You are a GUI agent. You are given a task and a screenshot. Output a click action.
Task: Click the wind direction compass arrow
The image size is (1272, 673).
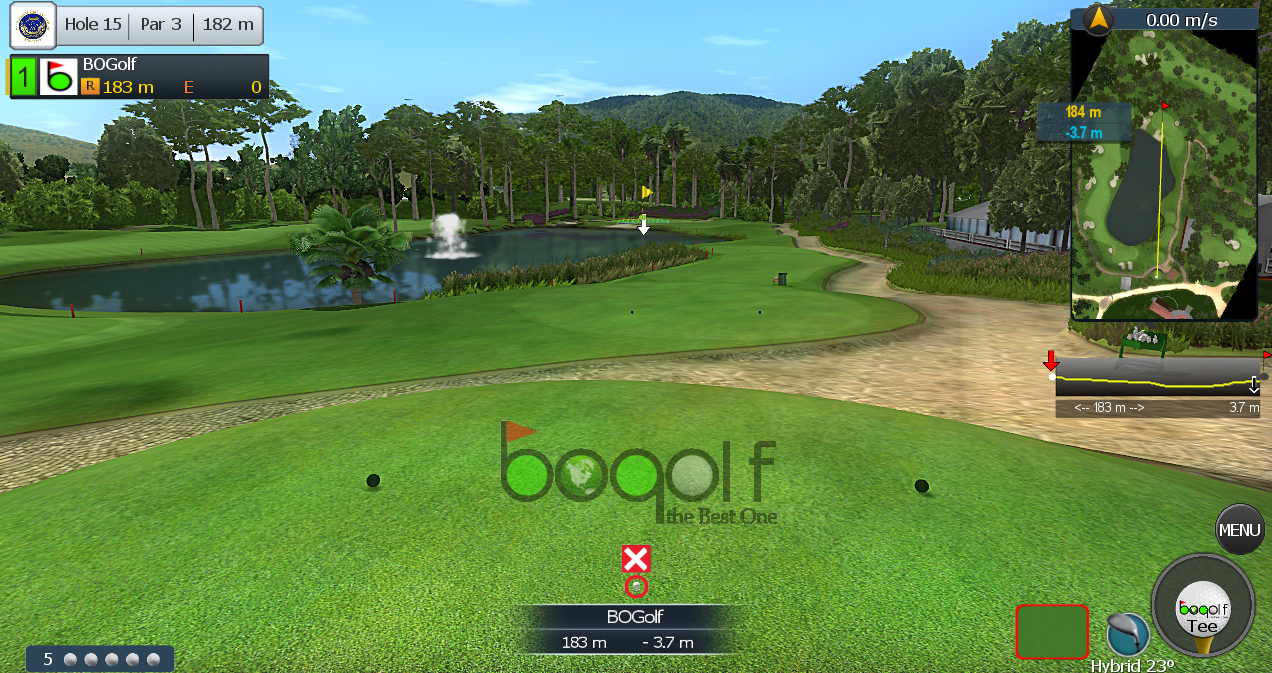click(x=1098, y=18)
